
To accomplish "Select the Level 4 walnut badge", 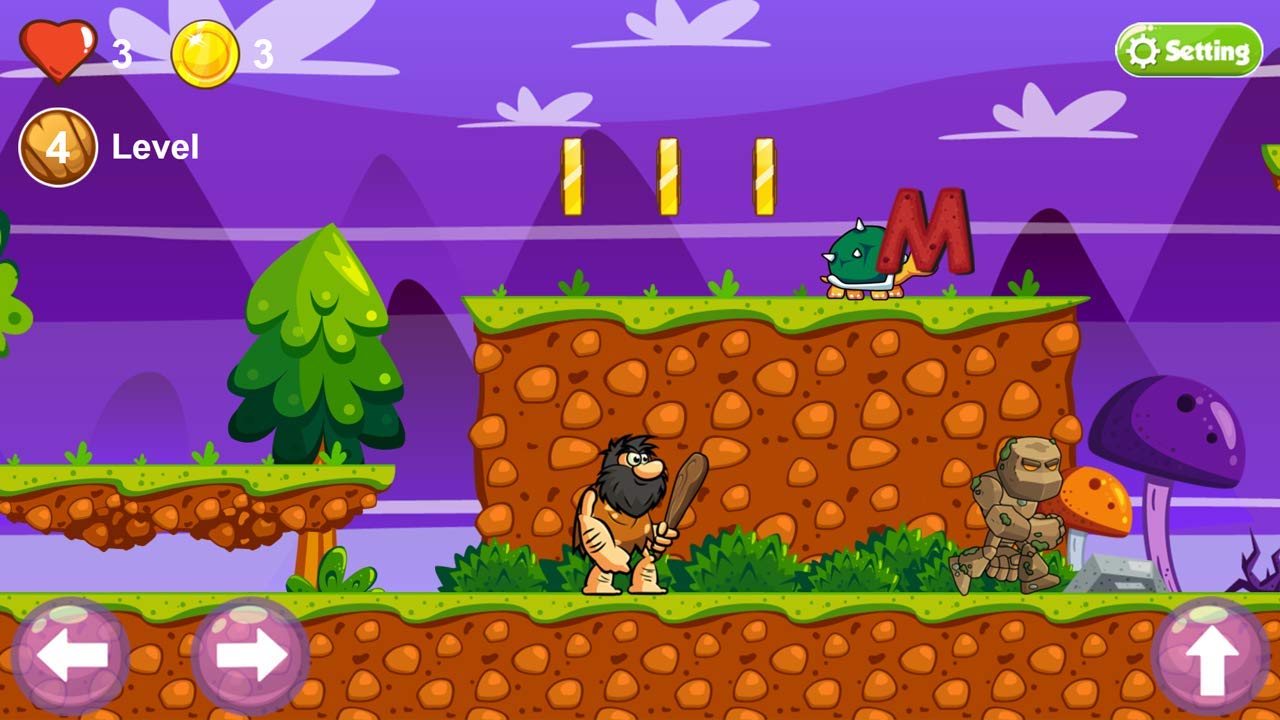I will 57,147.
